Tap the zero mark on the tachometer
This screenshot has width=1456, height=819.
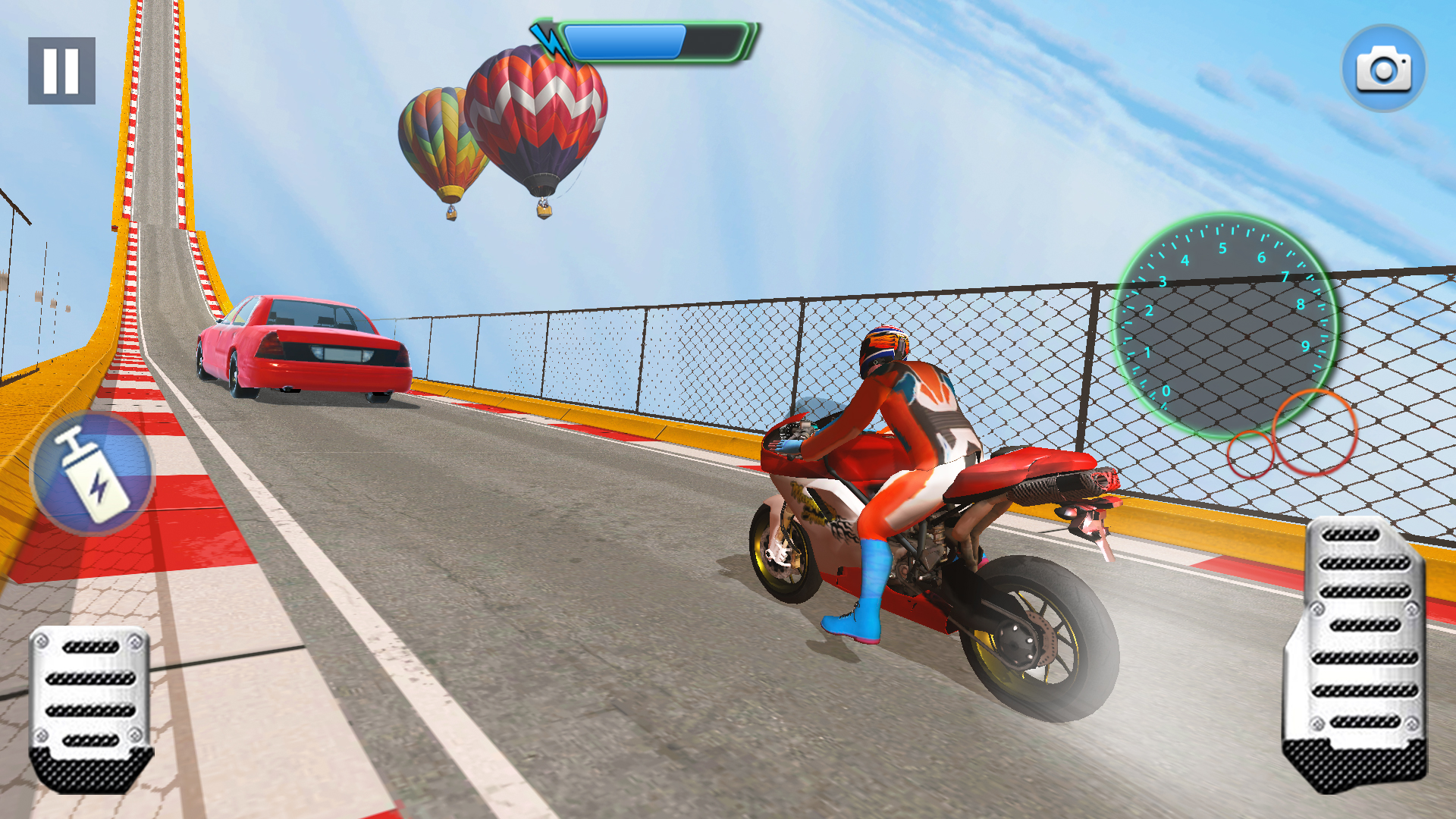(x=1168, y=393)
